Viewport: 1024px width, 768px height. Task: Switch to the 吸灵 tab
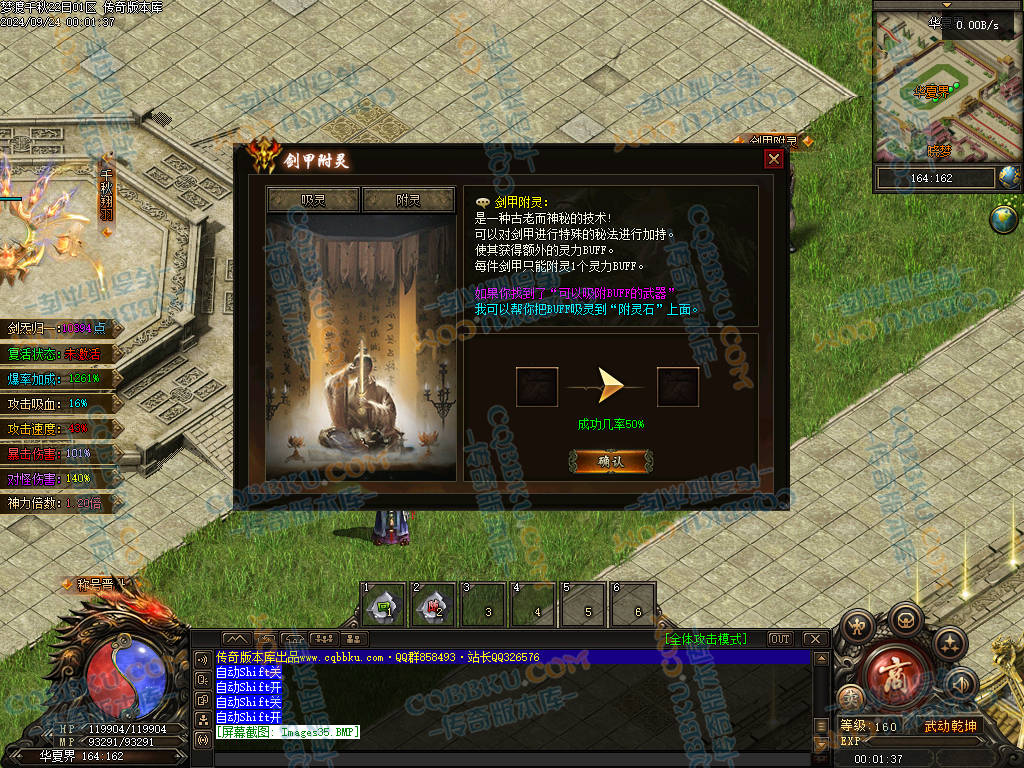pyautogui.click(x=313, y=200)
